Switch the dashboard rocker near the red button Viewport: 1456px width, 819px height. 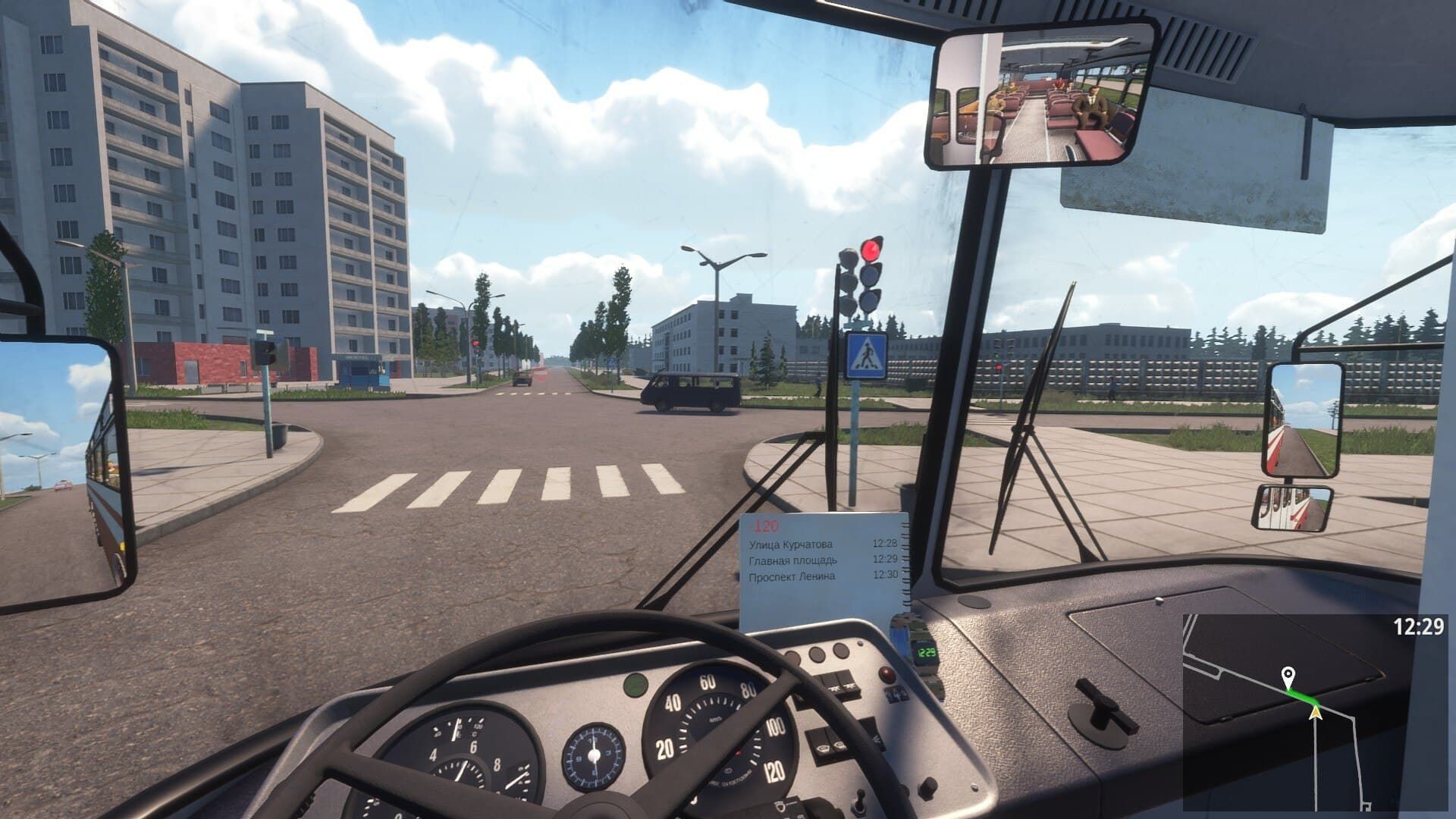[x=896, y=695]
